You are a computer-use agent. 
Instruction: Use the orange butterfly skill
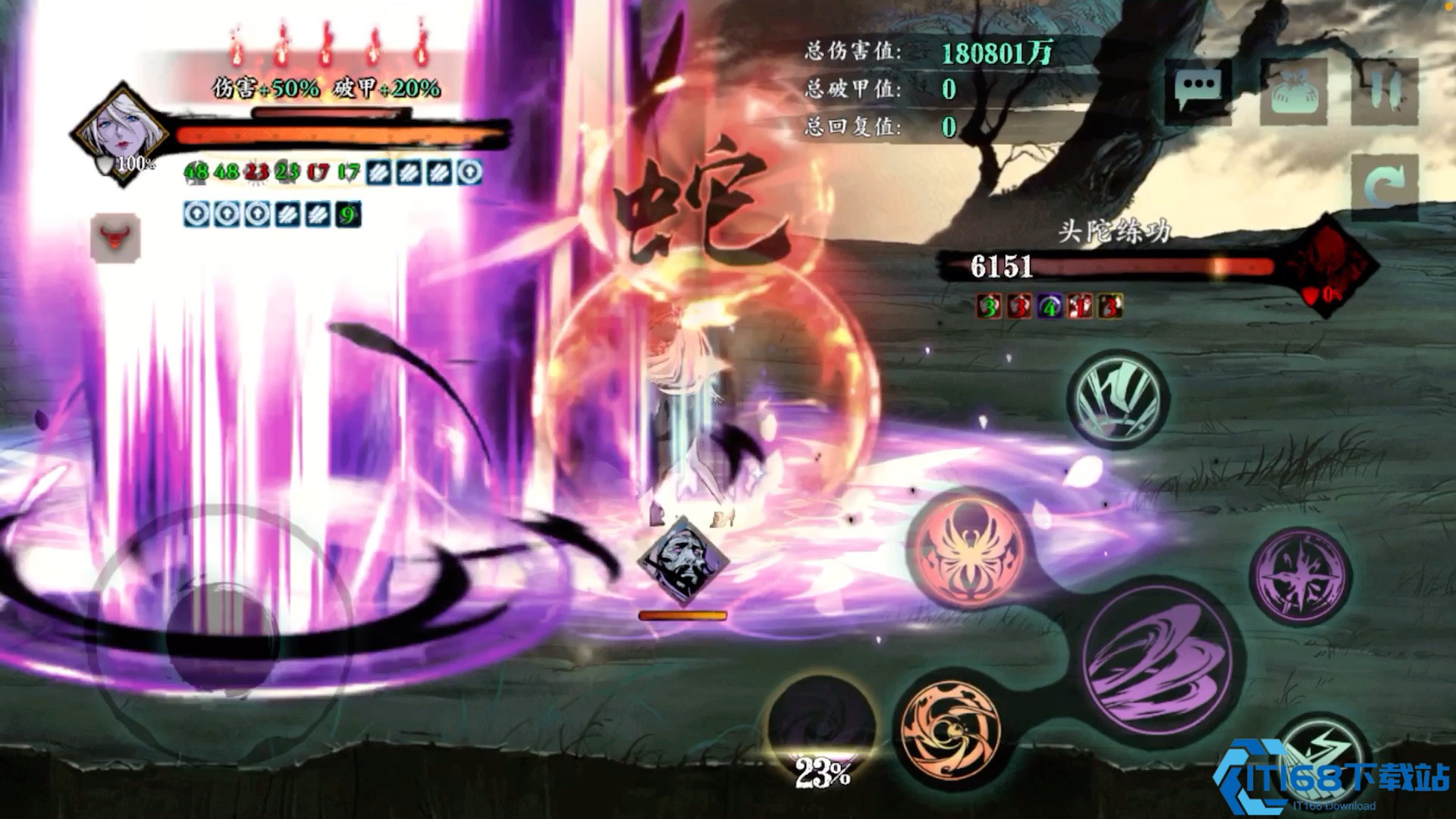click(969, 548)
